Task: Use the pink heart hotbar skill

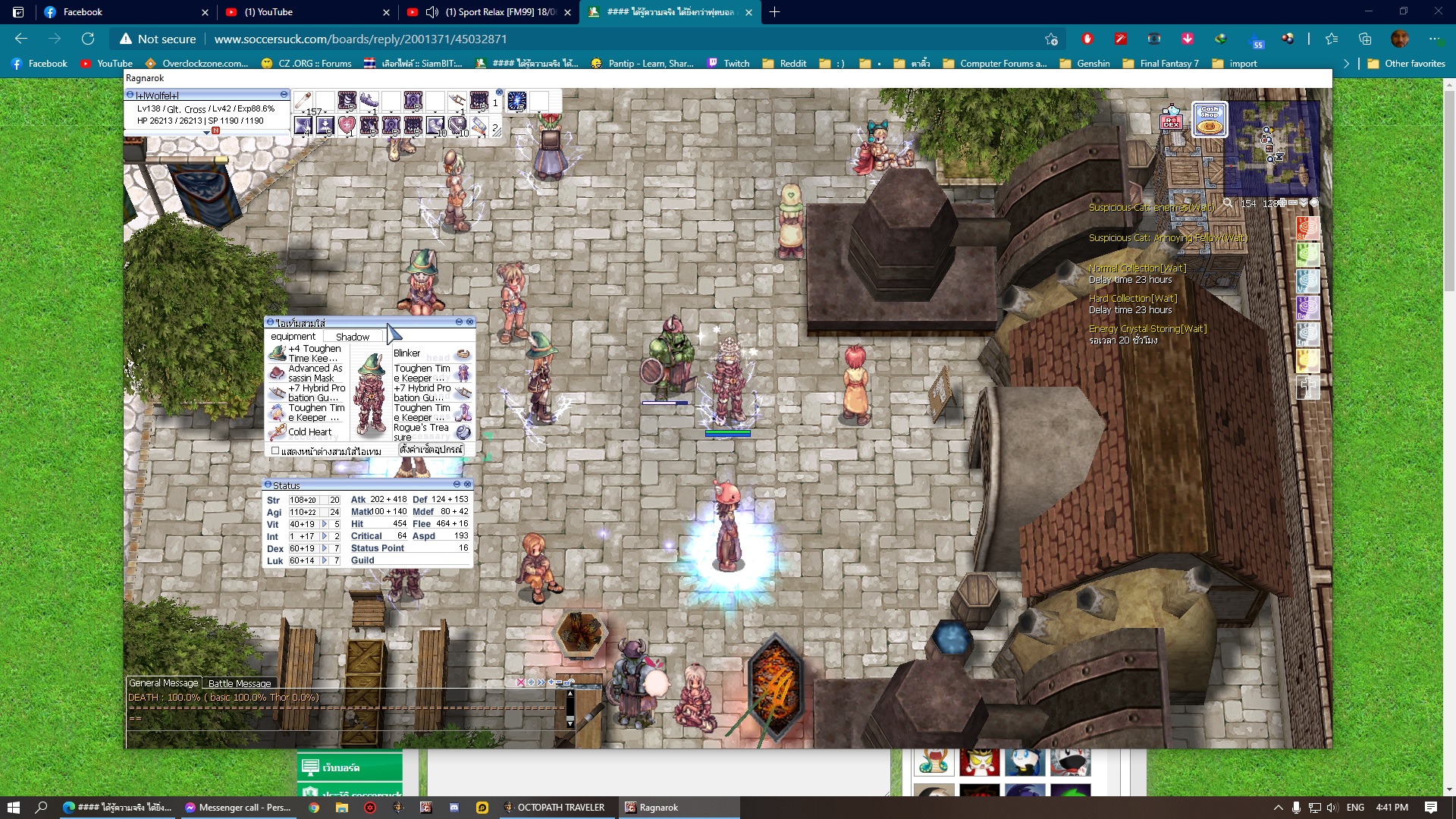Action: point(347,125)
